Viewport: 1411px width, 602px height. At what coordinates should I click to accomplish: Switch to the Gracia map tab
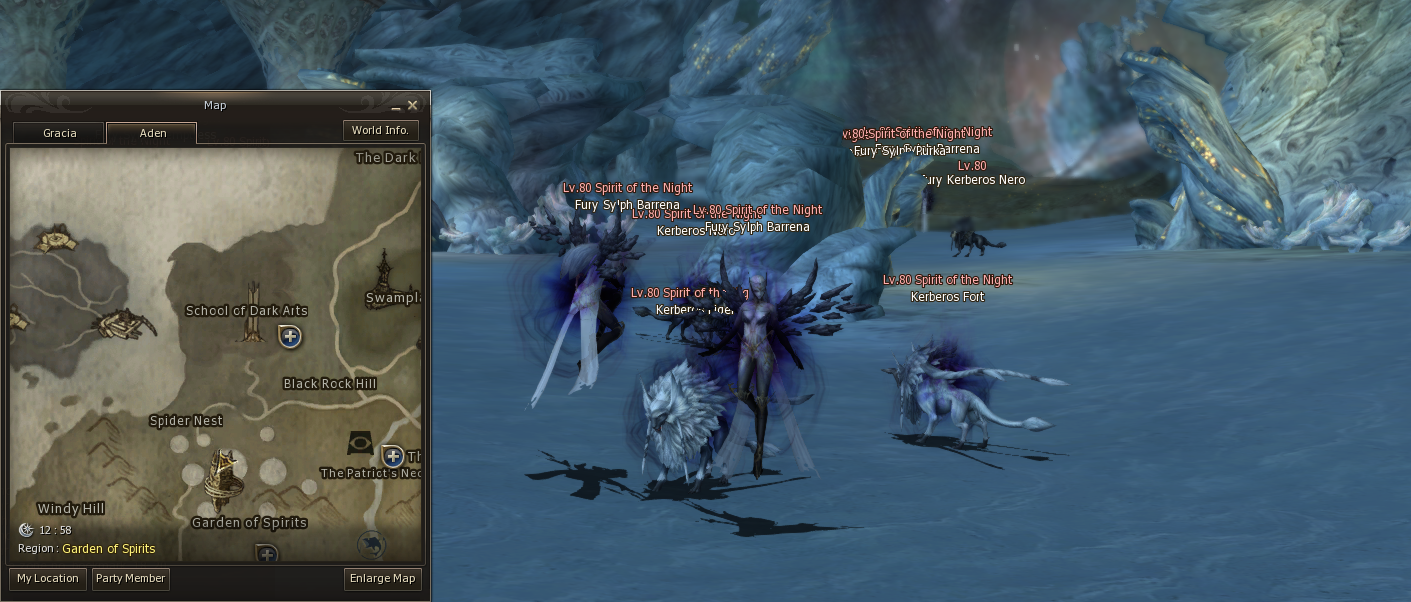(59, 133)
